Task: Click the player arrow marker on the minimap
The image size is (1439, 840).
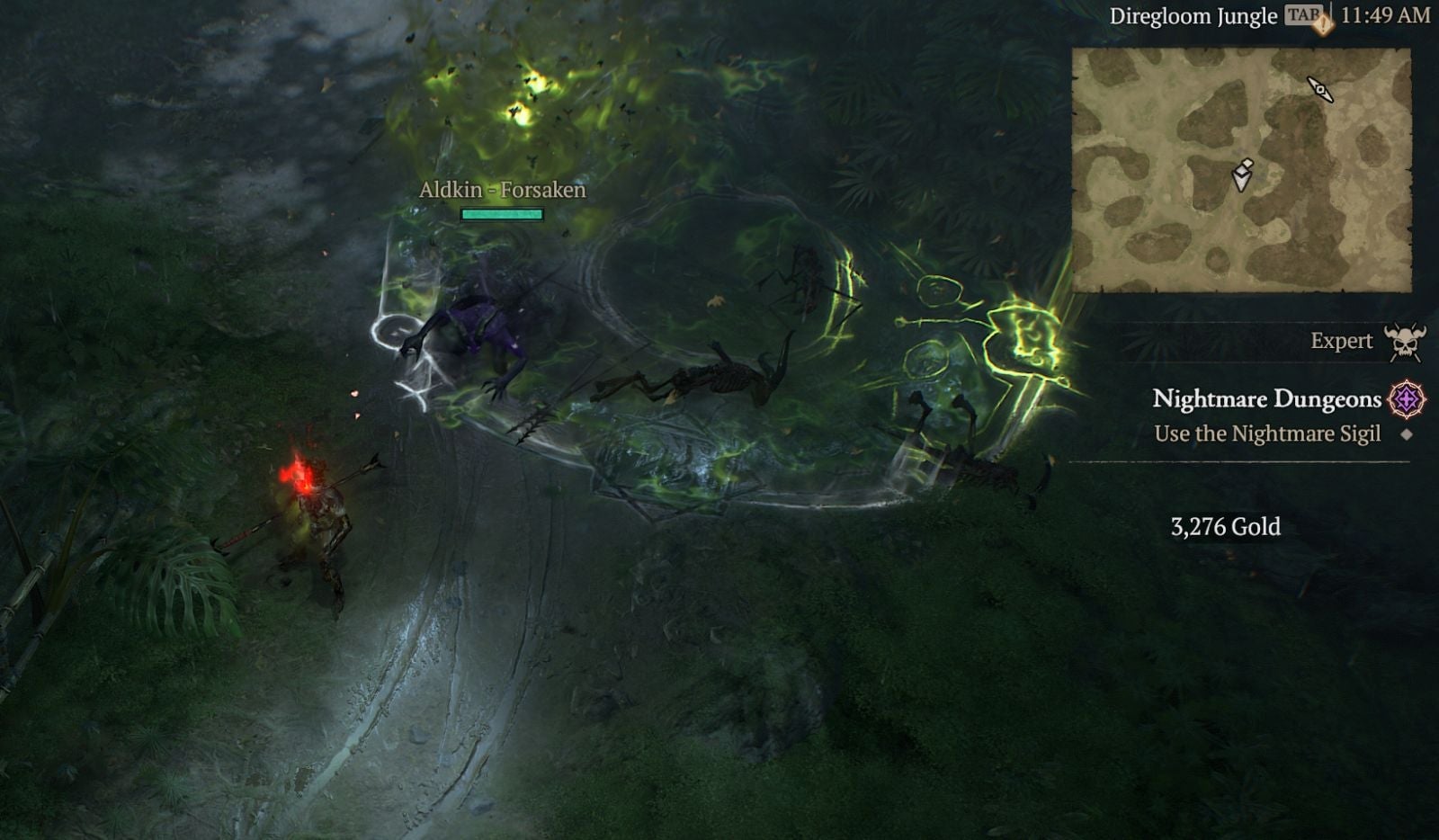Action: pyautogui.click(x=1241, y=176)
